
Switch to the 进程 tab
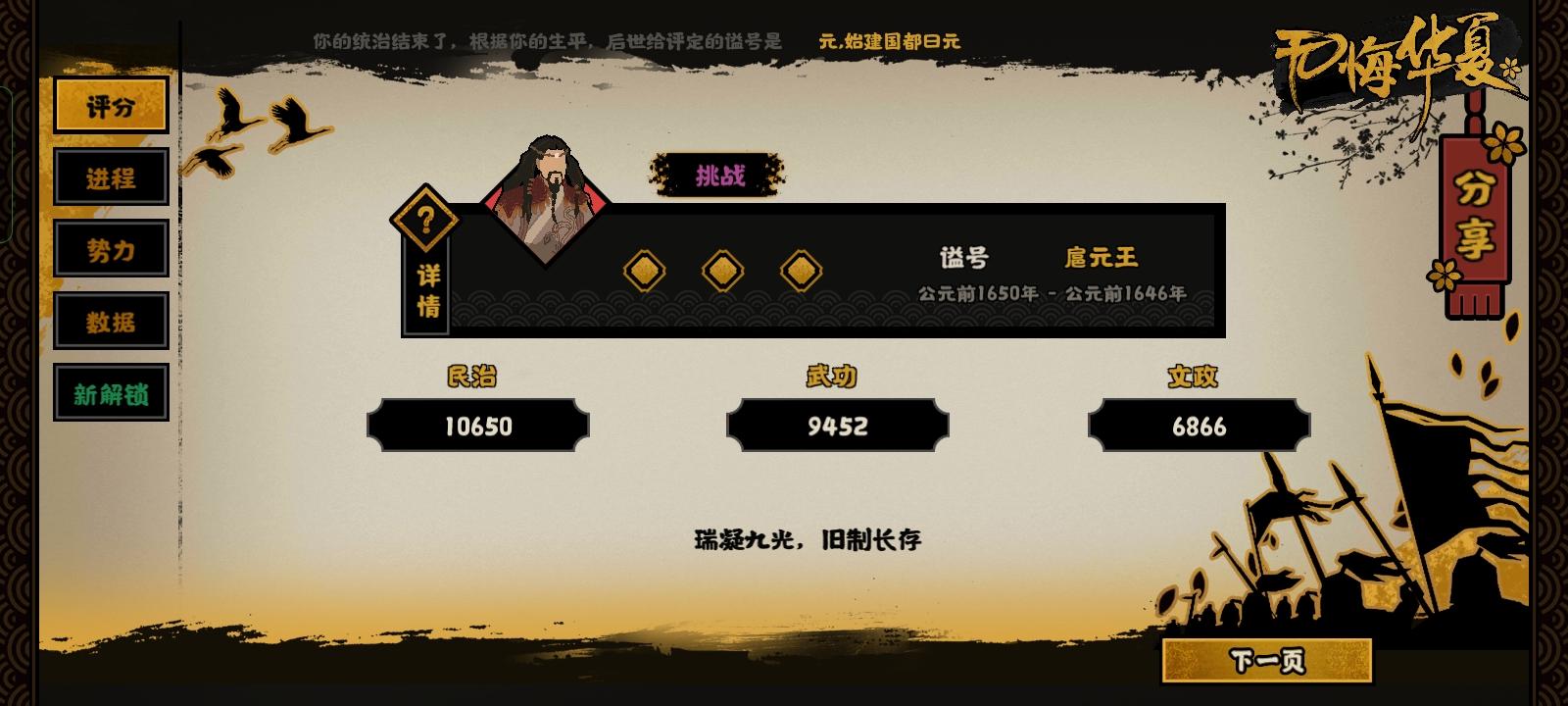click(111, 178)
